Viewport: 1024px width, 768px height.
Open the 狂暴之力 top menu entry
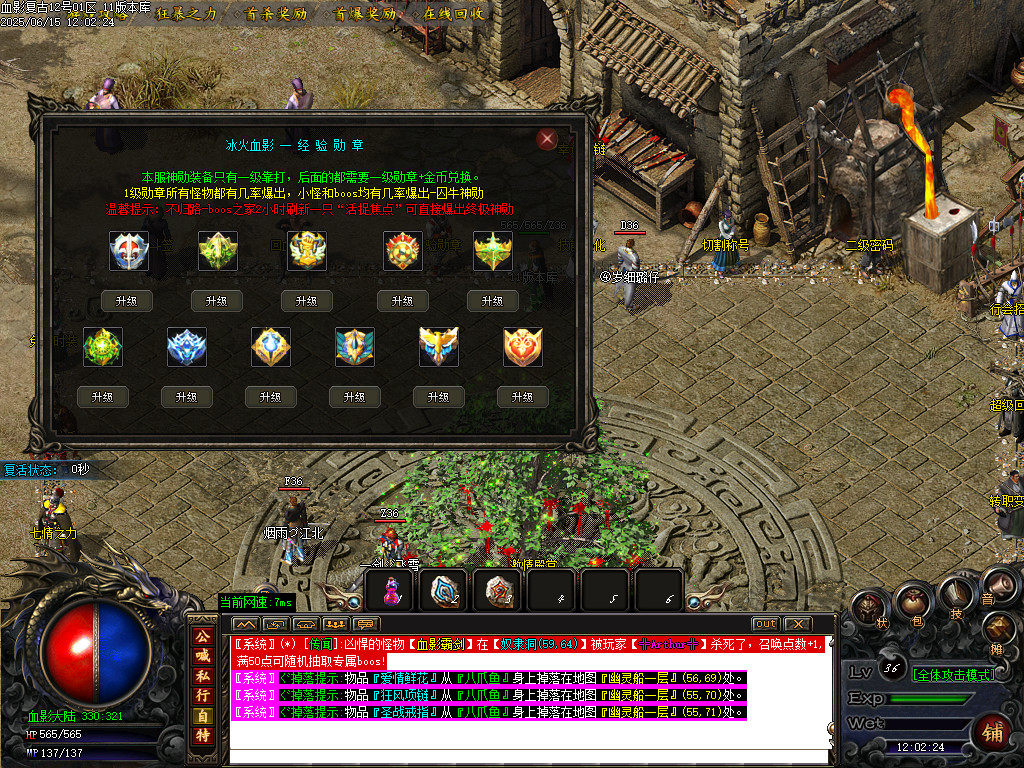coord(186,14)
